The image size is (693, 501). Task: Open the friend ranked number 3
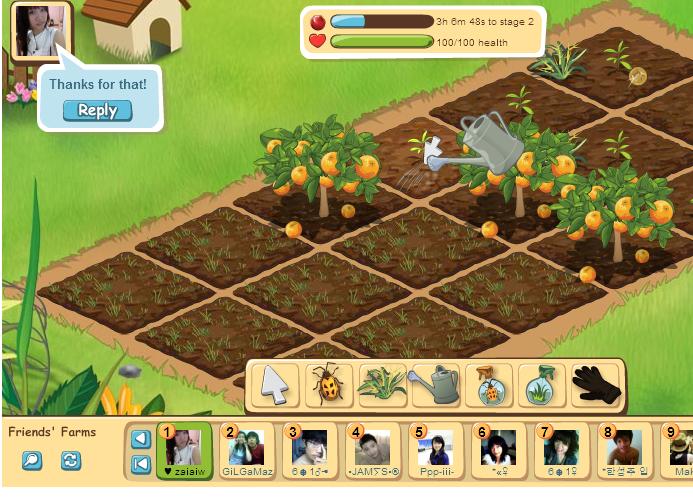pos(310,451)
